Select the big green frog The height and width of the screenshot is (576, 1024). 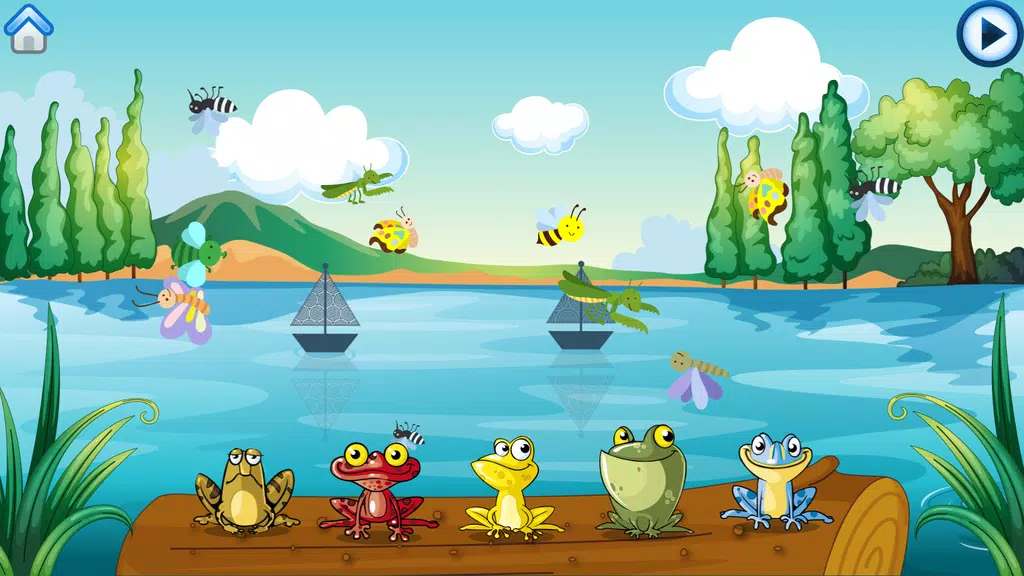[641, 478]
